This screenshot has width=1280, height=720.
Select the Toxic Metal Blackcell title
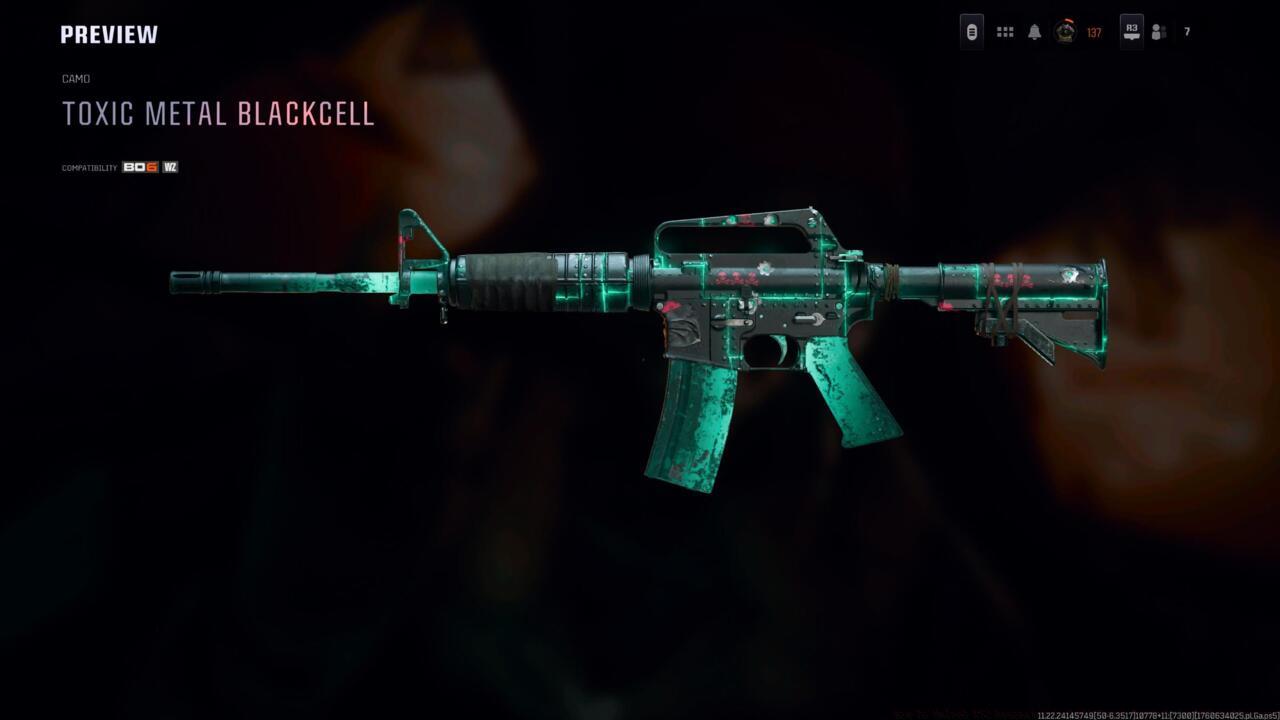point(219,113)
